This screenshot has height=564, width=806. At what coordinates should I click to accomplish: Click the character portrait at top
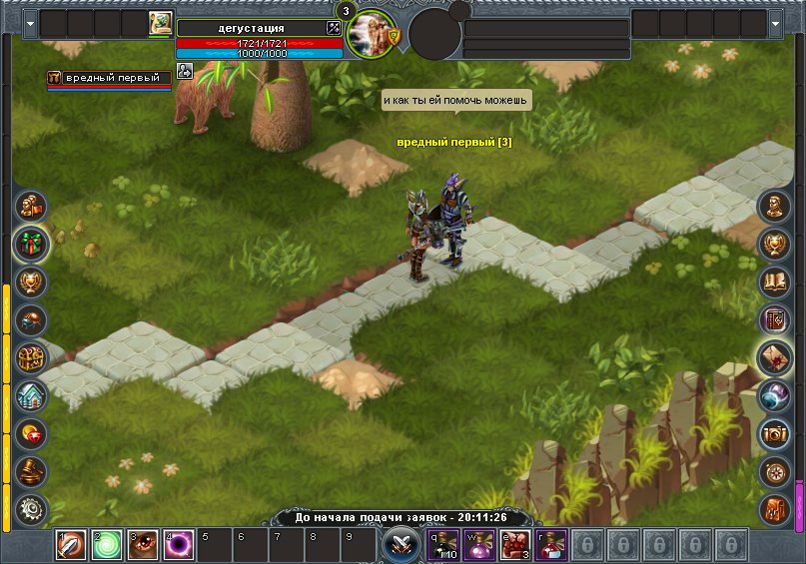tap(371, 33)
